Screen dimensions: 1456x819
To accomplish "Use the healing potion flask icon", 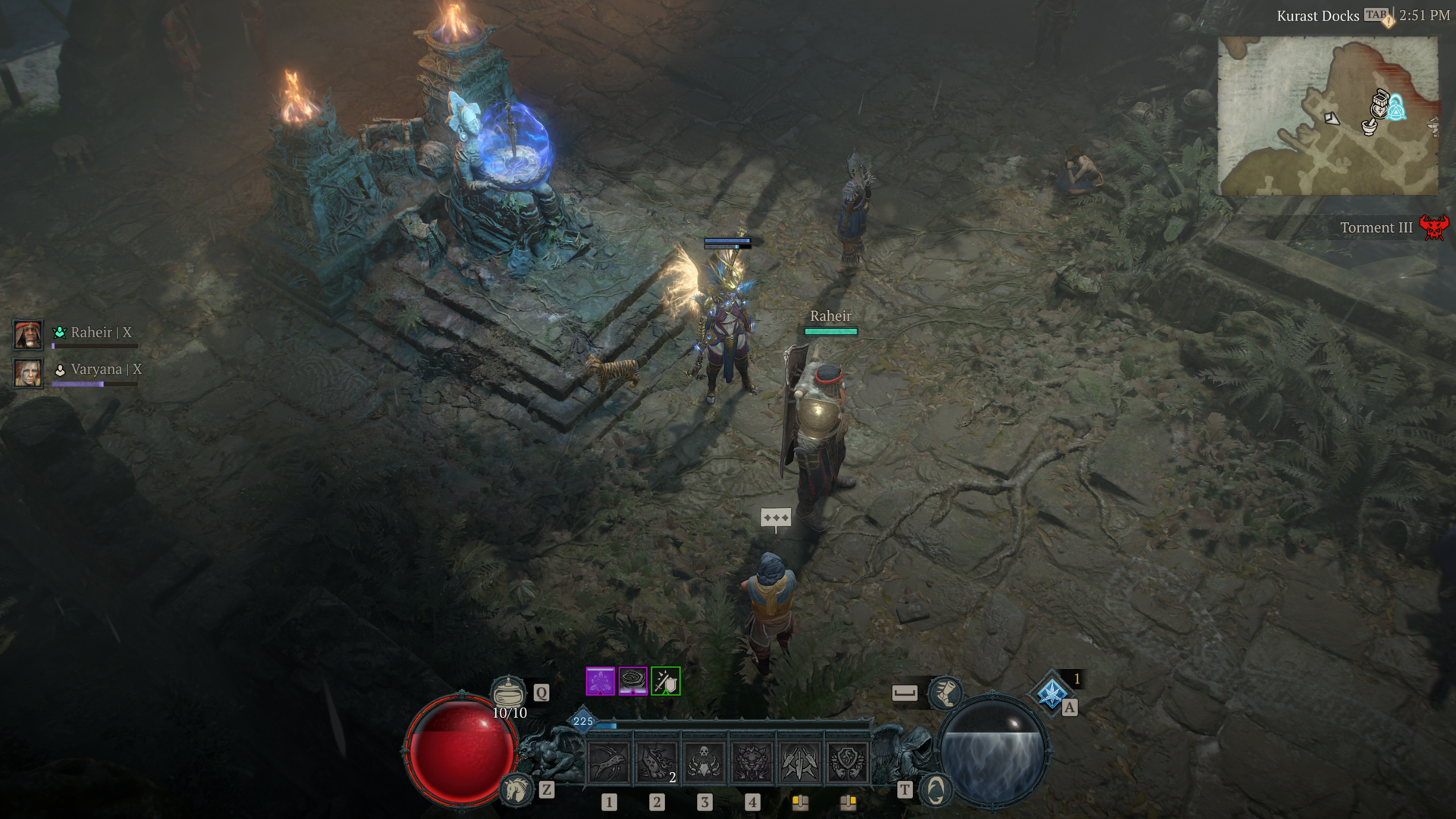I will [x=507, y=692].
